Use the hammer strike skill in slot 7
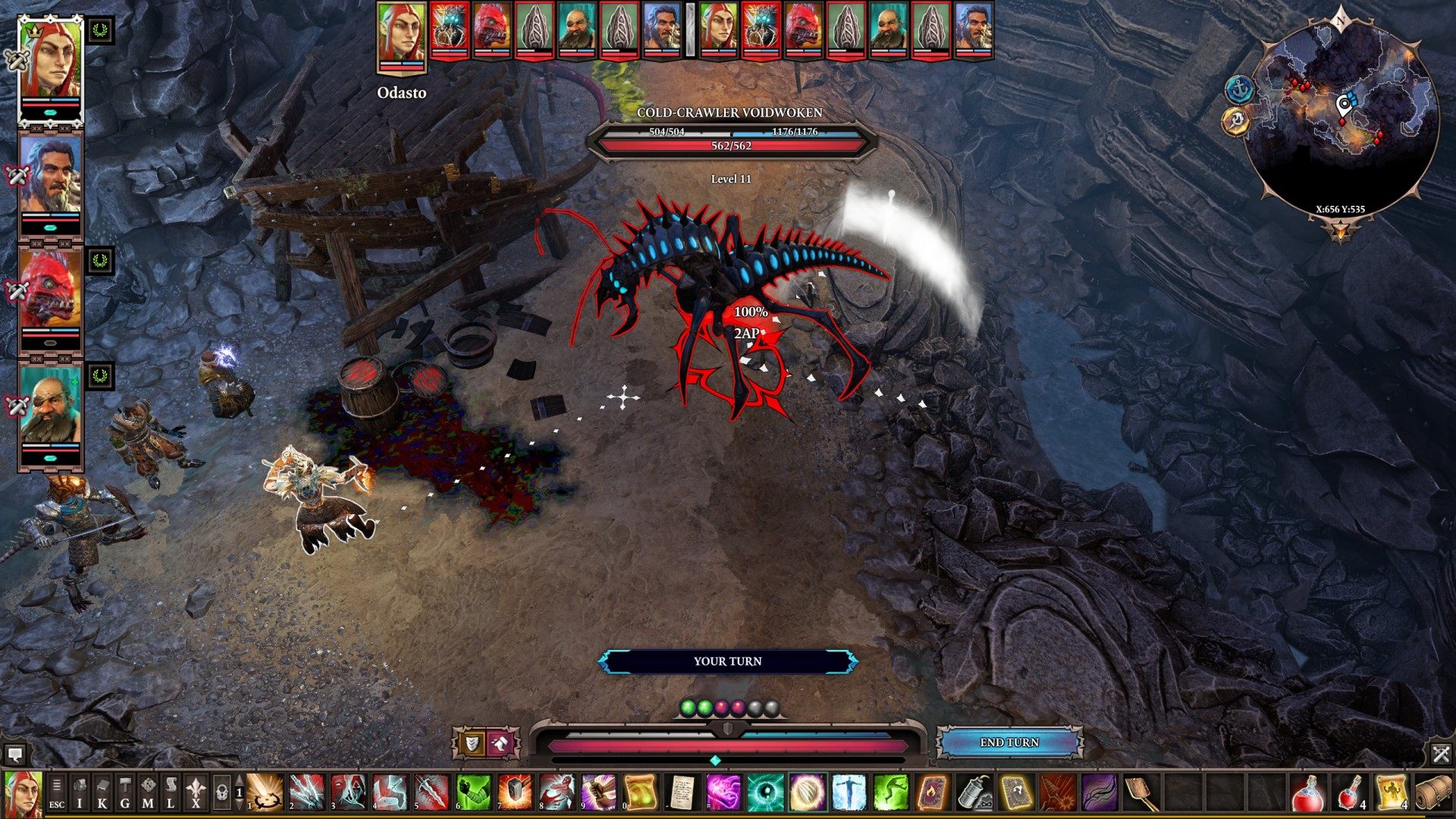The width and height of the screenshot is (1456, 819). pyautogui.click(x=515, y=793)
